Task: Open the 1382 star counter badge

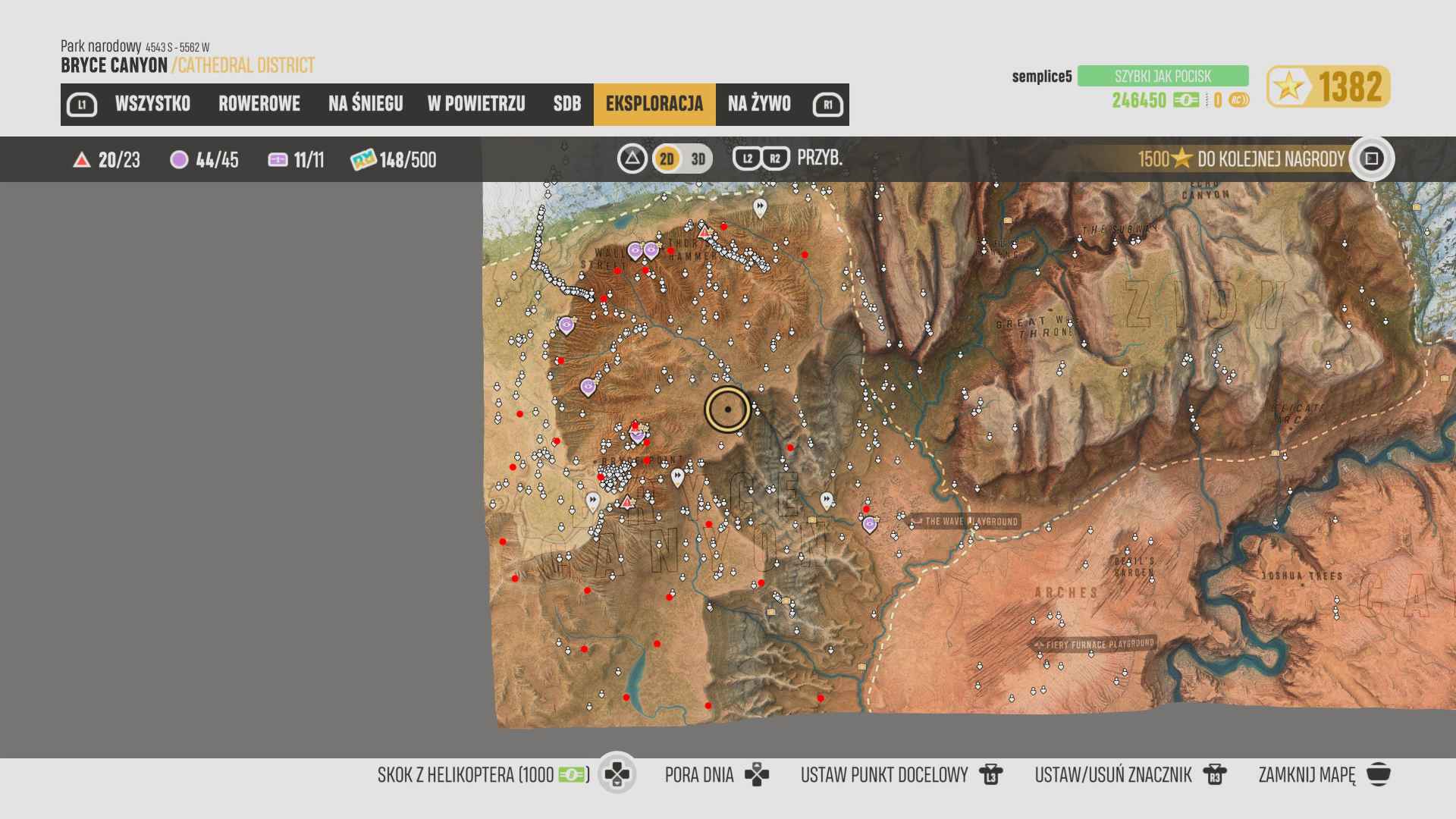Action: coord(1328,86)
